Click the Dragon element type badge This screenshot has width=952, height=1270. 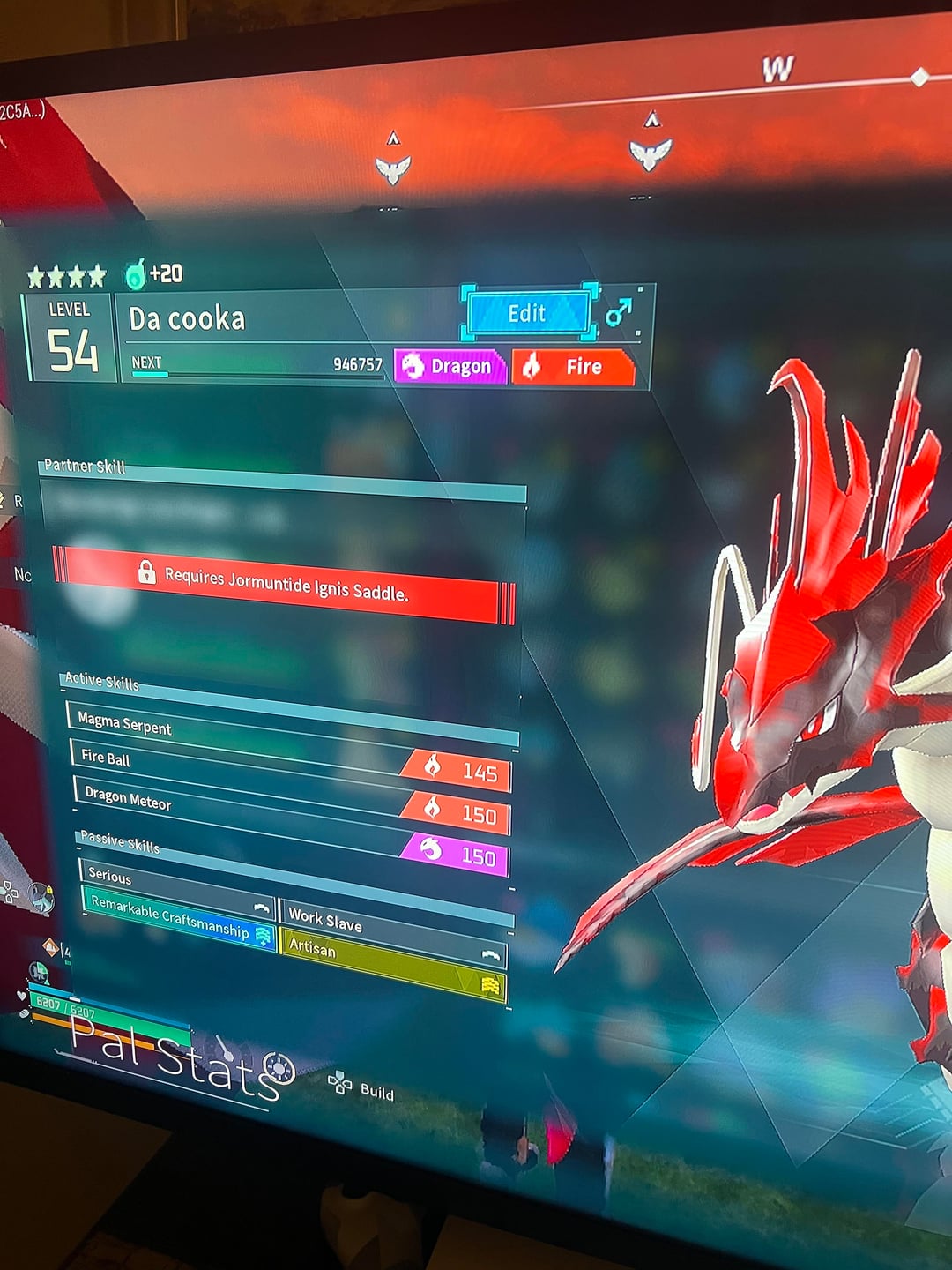click(450, 366)
